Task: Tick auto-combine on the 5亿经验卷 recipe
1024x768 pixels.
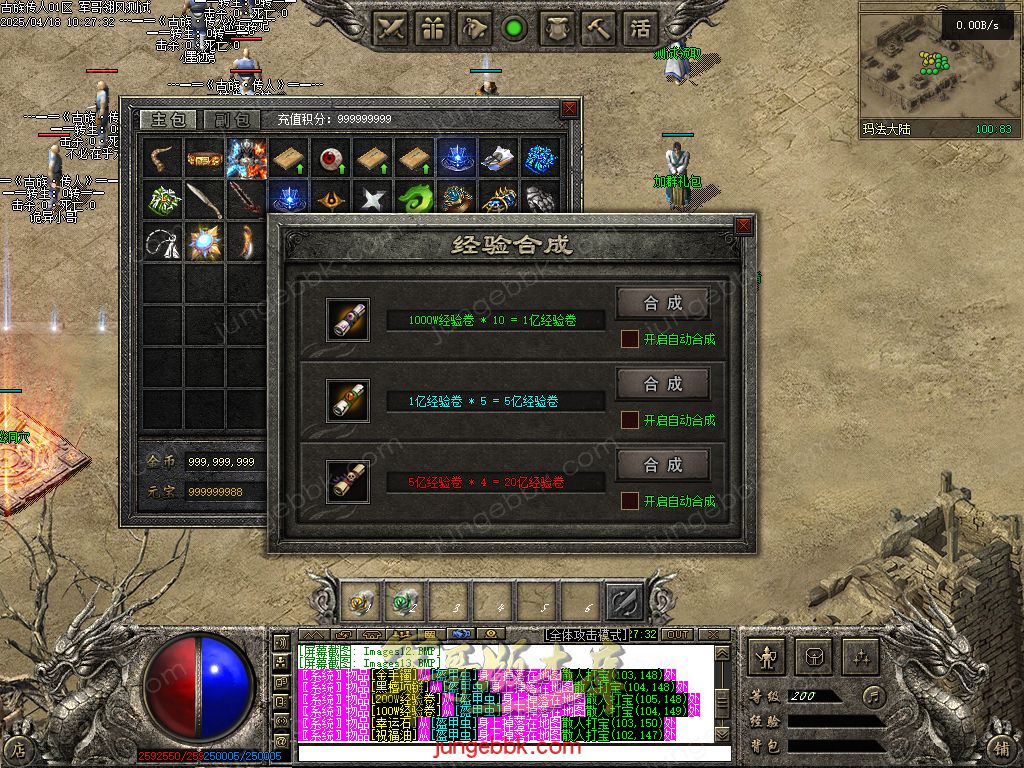Action: (x=630, y=501)
